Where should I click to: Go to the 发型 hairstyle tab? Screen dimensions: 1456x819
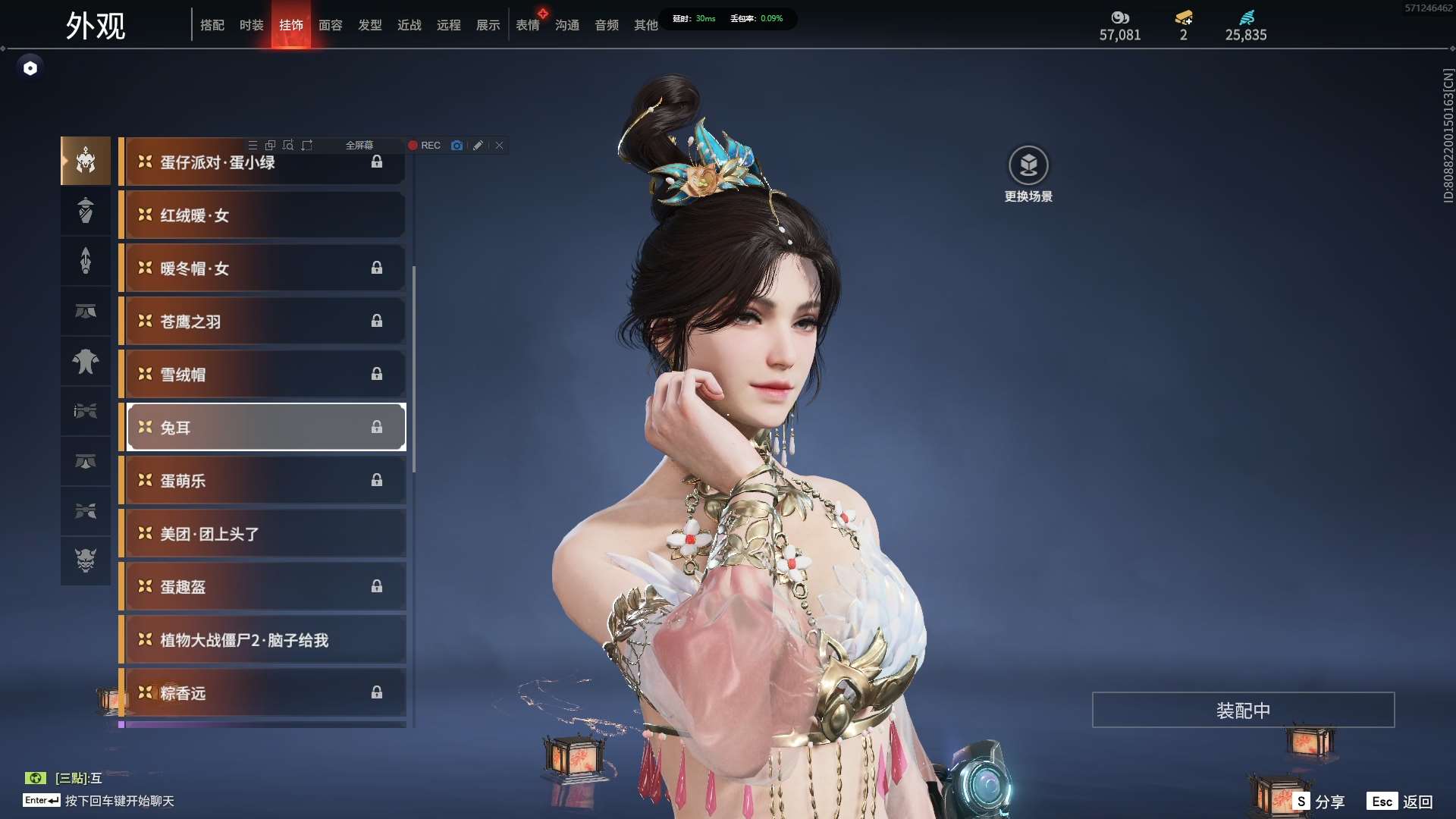(370, 25)
